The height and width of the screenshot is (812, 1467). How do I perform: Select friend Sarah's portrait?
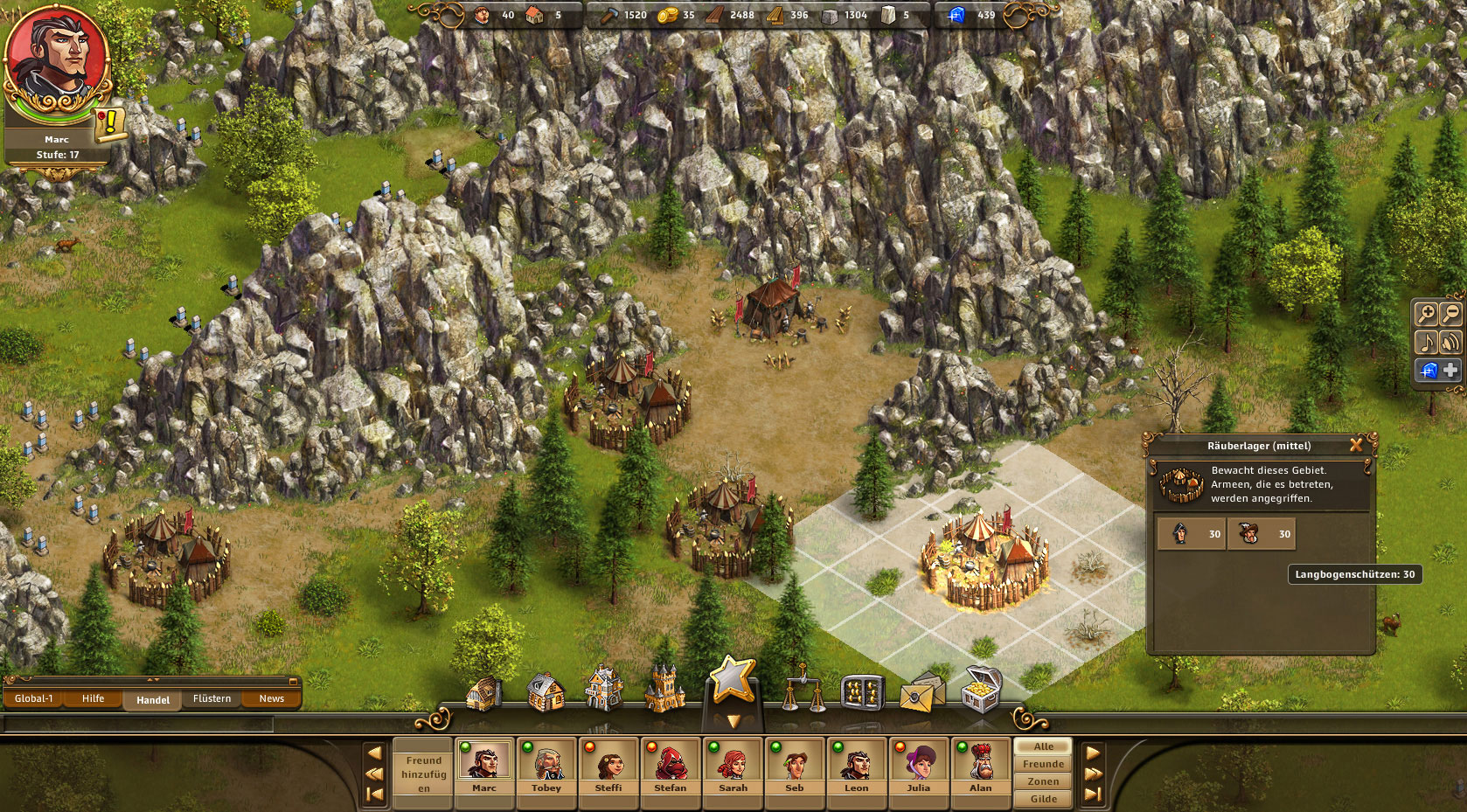(x=733, y=767)
